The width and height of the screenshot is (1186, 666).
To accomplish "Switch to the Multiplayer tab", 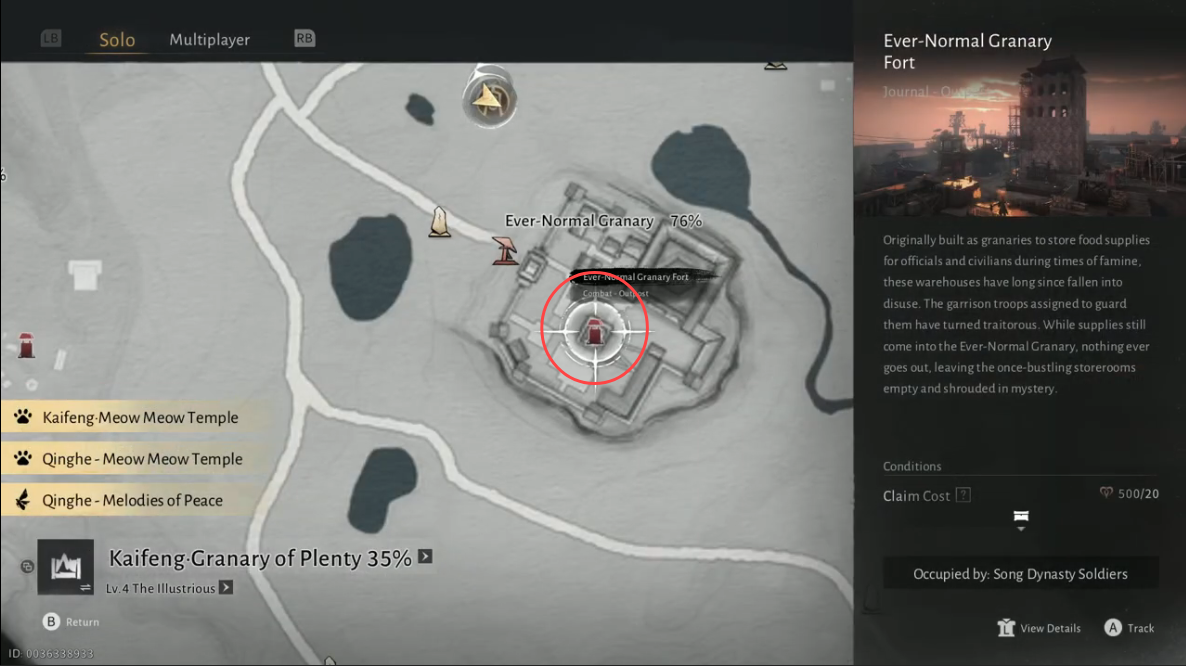I will pyautogui.click(x=209, y=40).
